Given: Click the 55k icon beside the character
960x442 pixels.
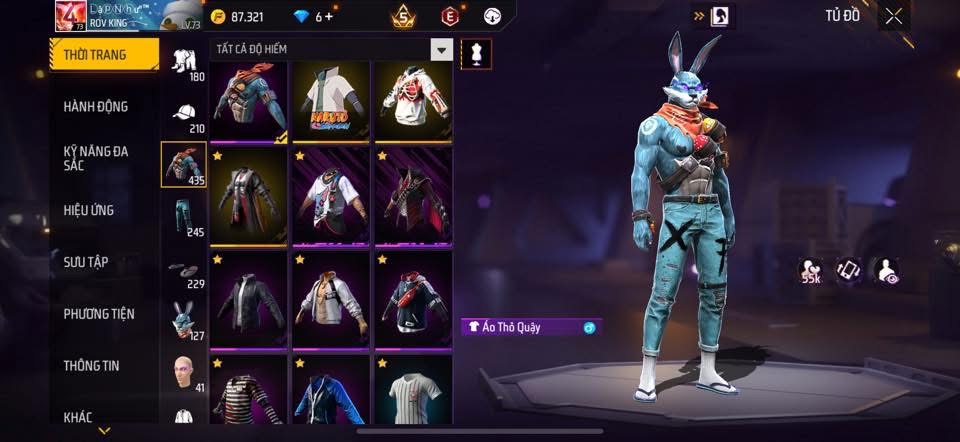Looking at the screenshot, I should coord(810,271).
